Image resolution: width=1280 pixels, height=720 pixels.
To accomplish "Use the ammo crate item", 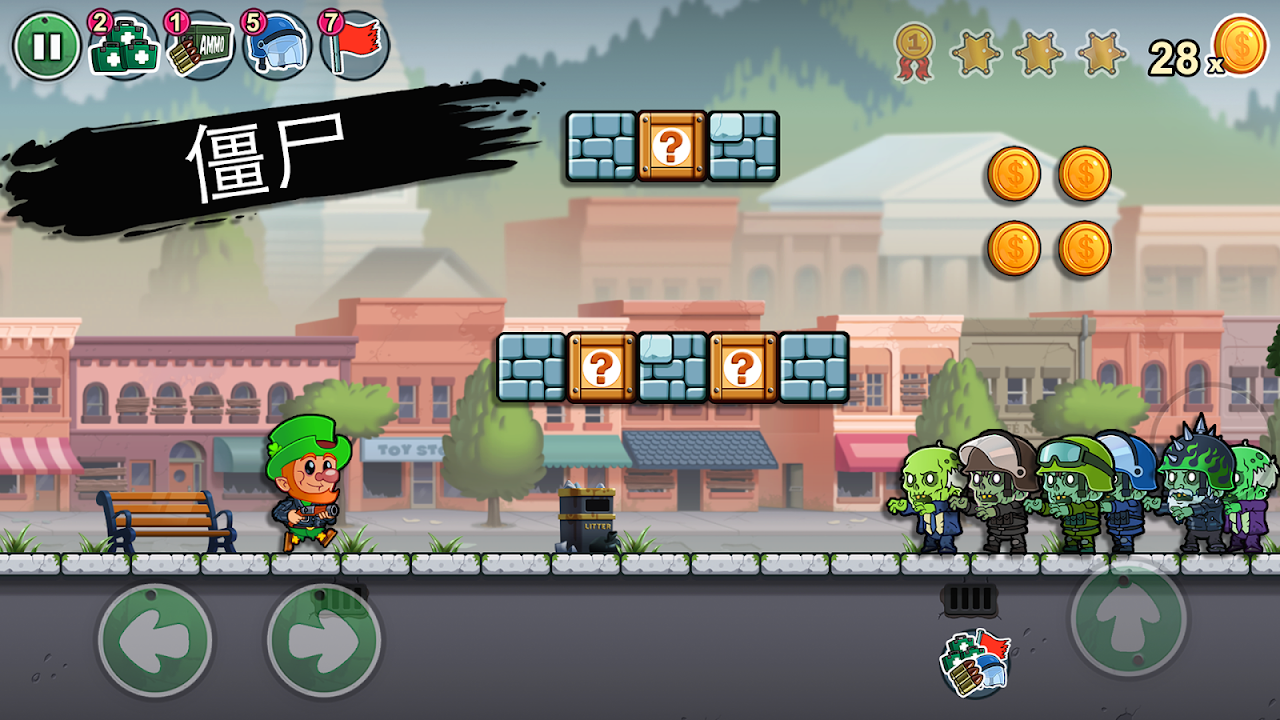I will pyautogui.click(x=199, y=48).
